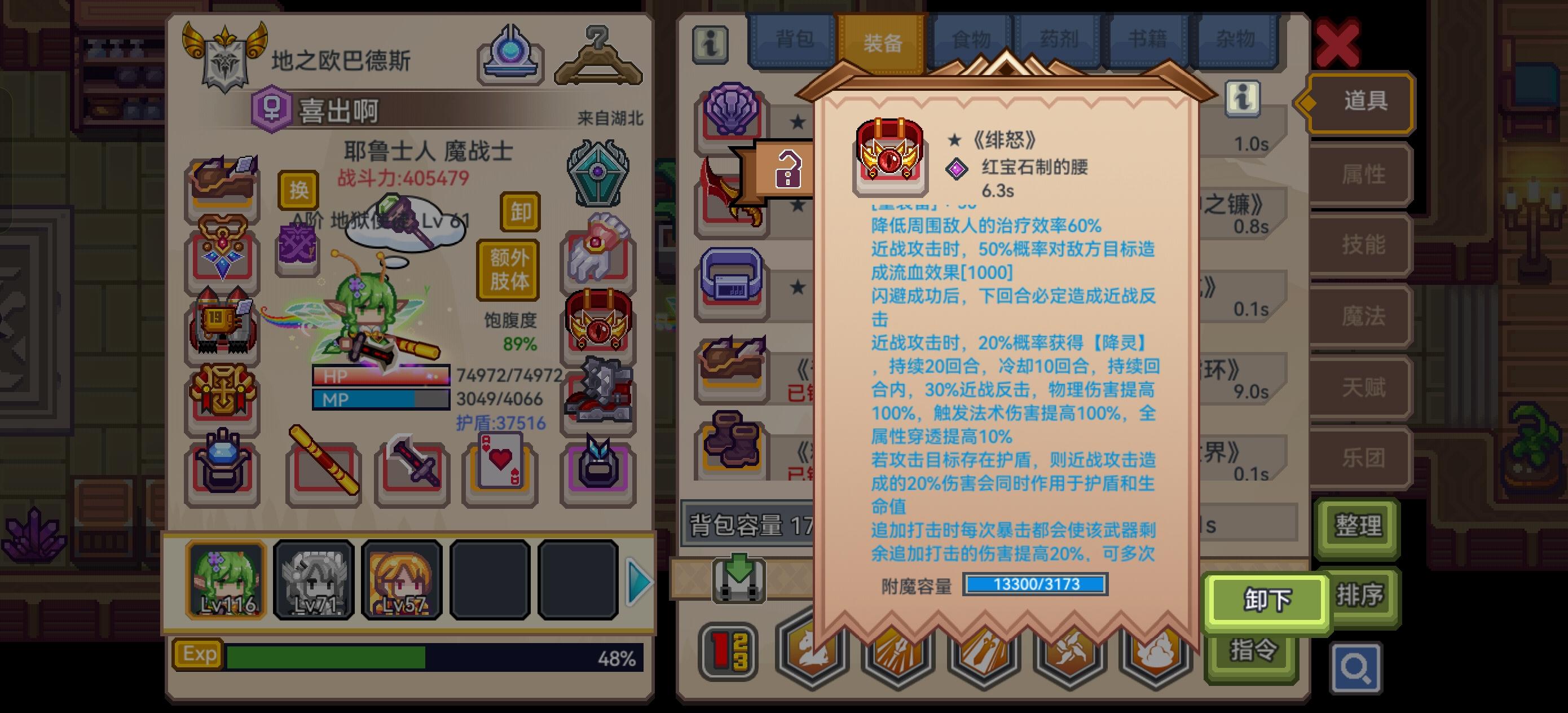Screen dimensions: 1568x713
Task: Select the teal amulet slot on character panel
Action: tap(598, 170)
